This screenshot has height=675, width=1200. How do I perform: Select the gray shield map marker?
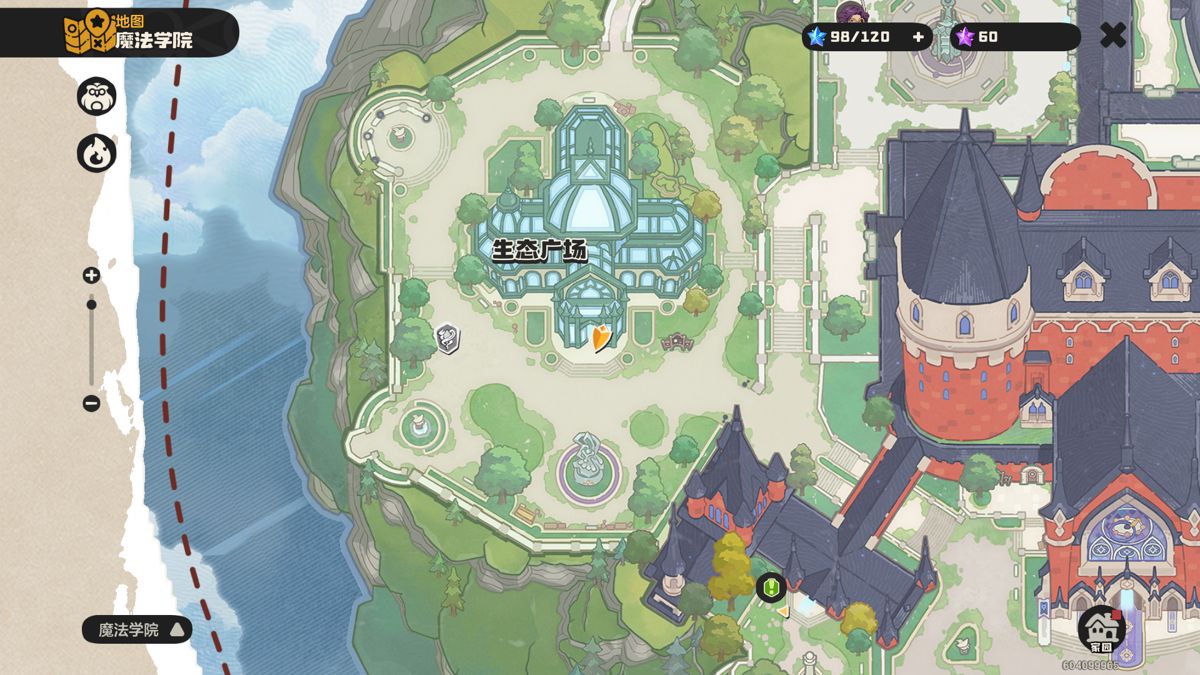[448, 338]
